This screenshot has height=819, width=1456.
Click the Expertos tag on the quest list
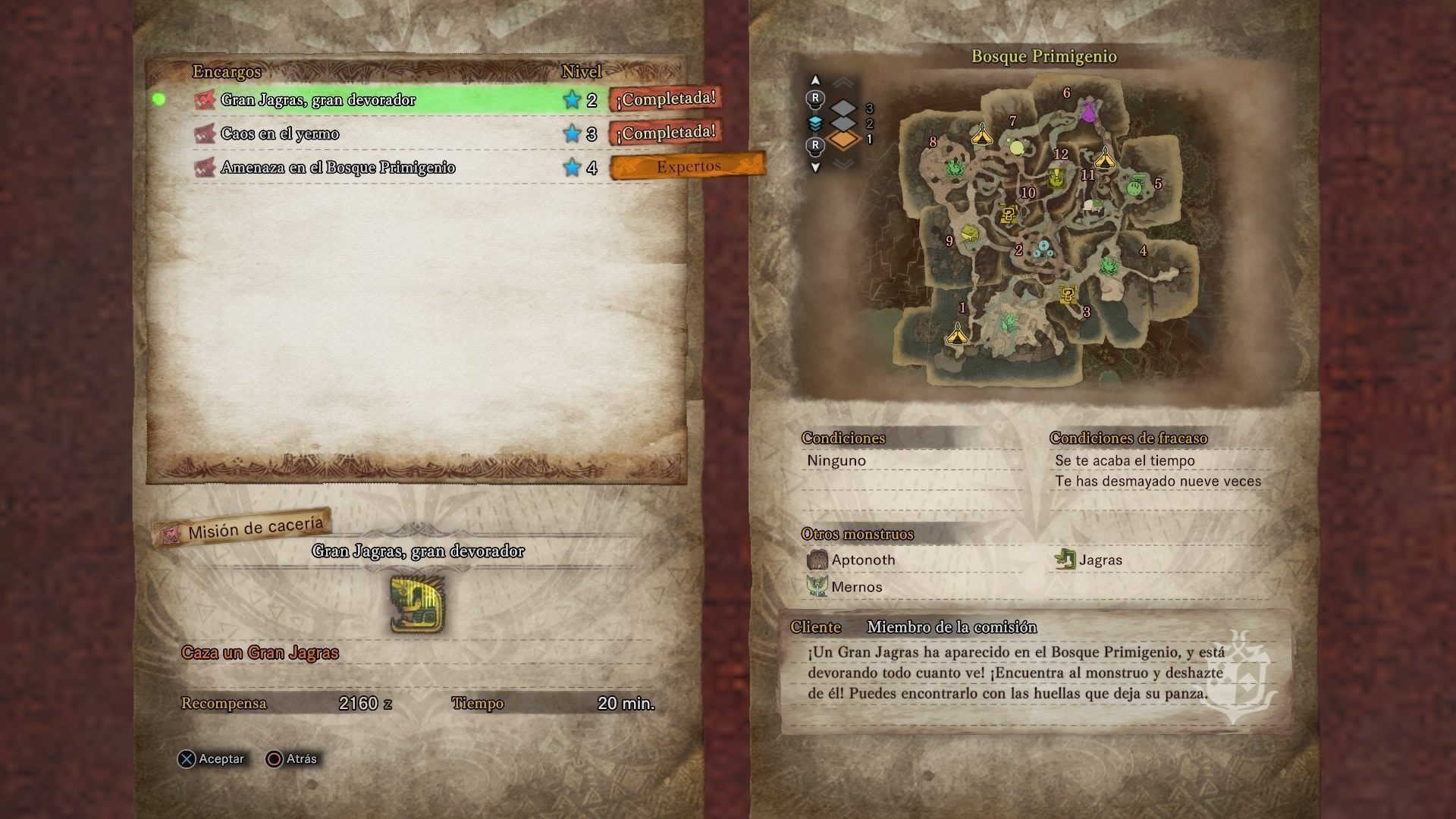pyautogui.click(x=688, y=167)
